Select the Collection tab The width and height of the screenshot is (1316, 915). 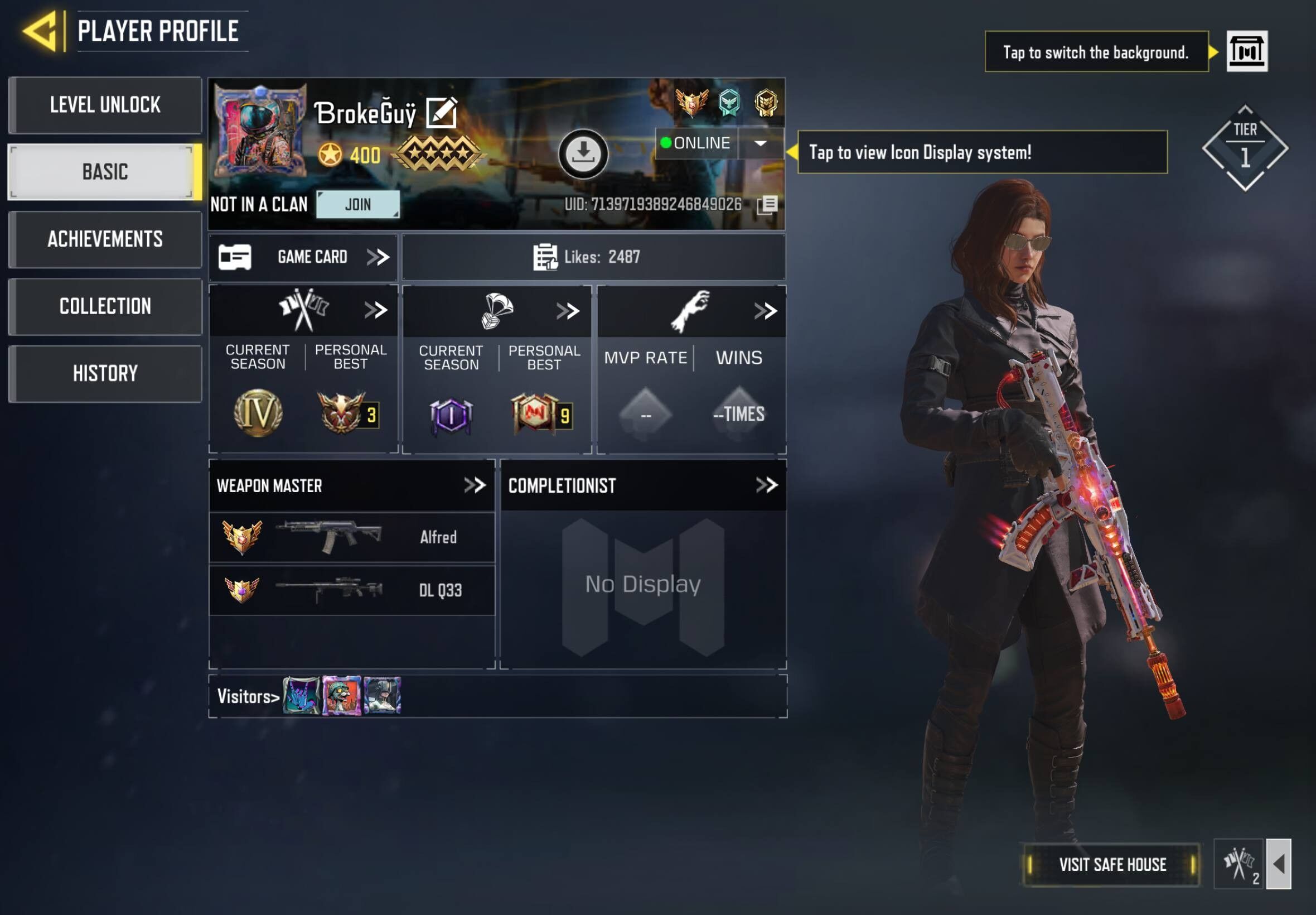click(x=105, y=306)
